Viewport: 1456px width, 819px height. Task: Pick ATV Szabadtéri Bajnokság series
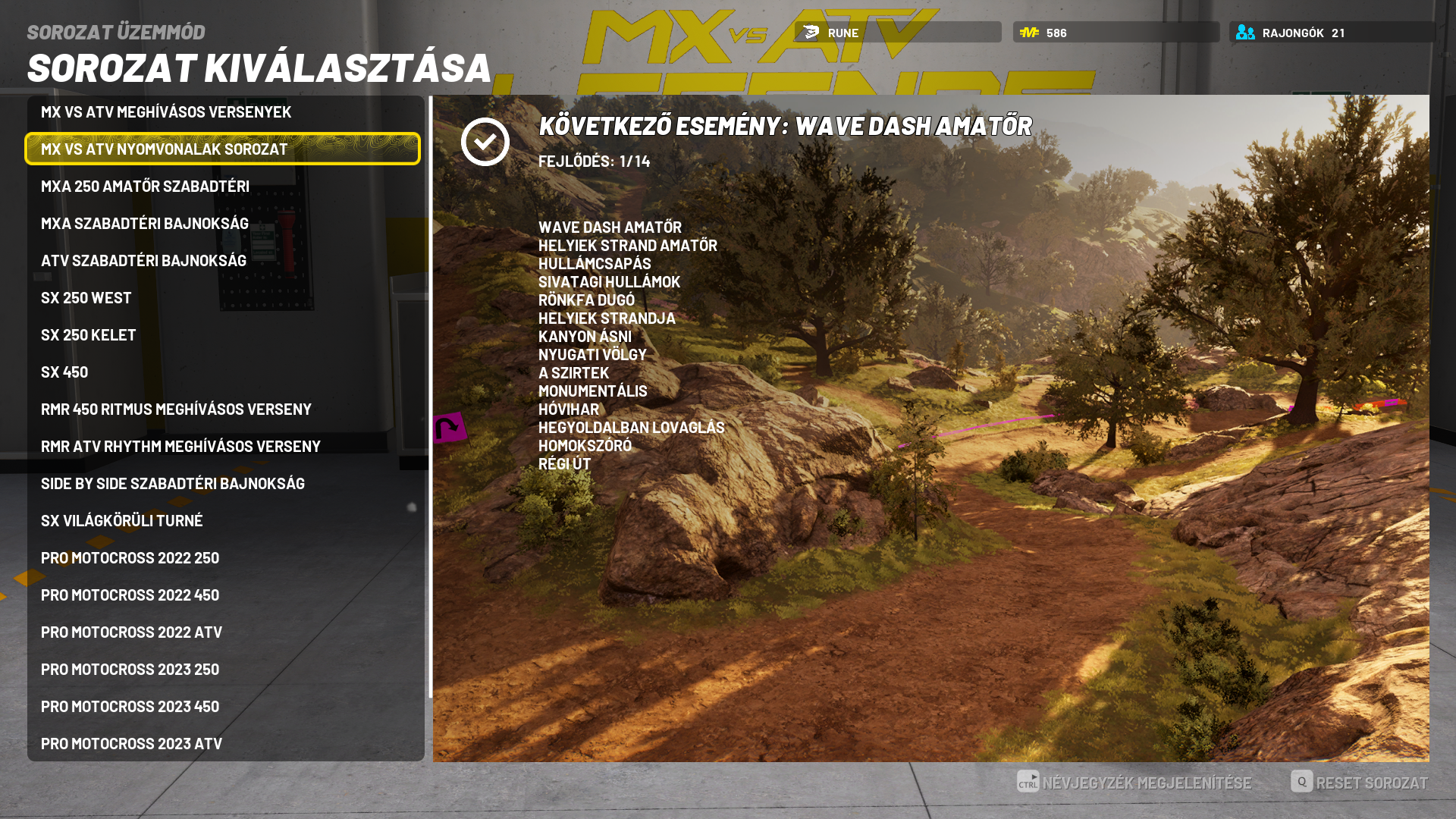(x=143, y=261)
